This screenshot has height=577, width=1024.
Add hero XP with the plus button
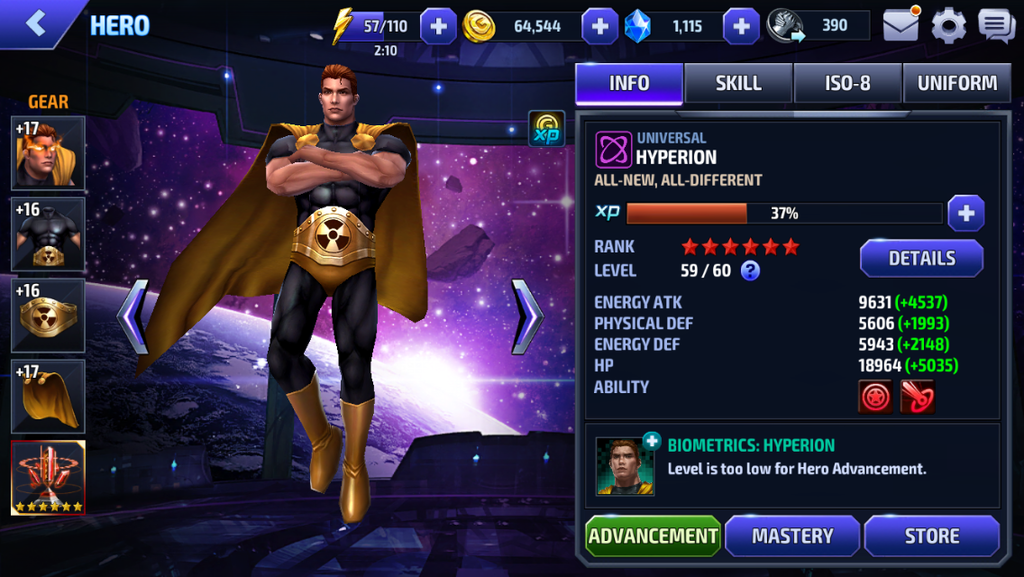click(966, 213)
